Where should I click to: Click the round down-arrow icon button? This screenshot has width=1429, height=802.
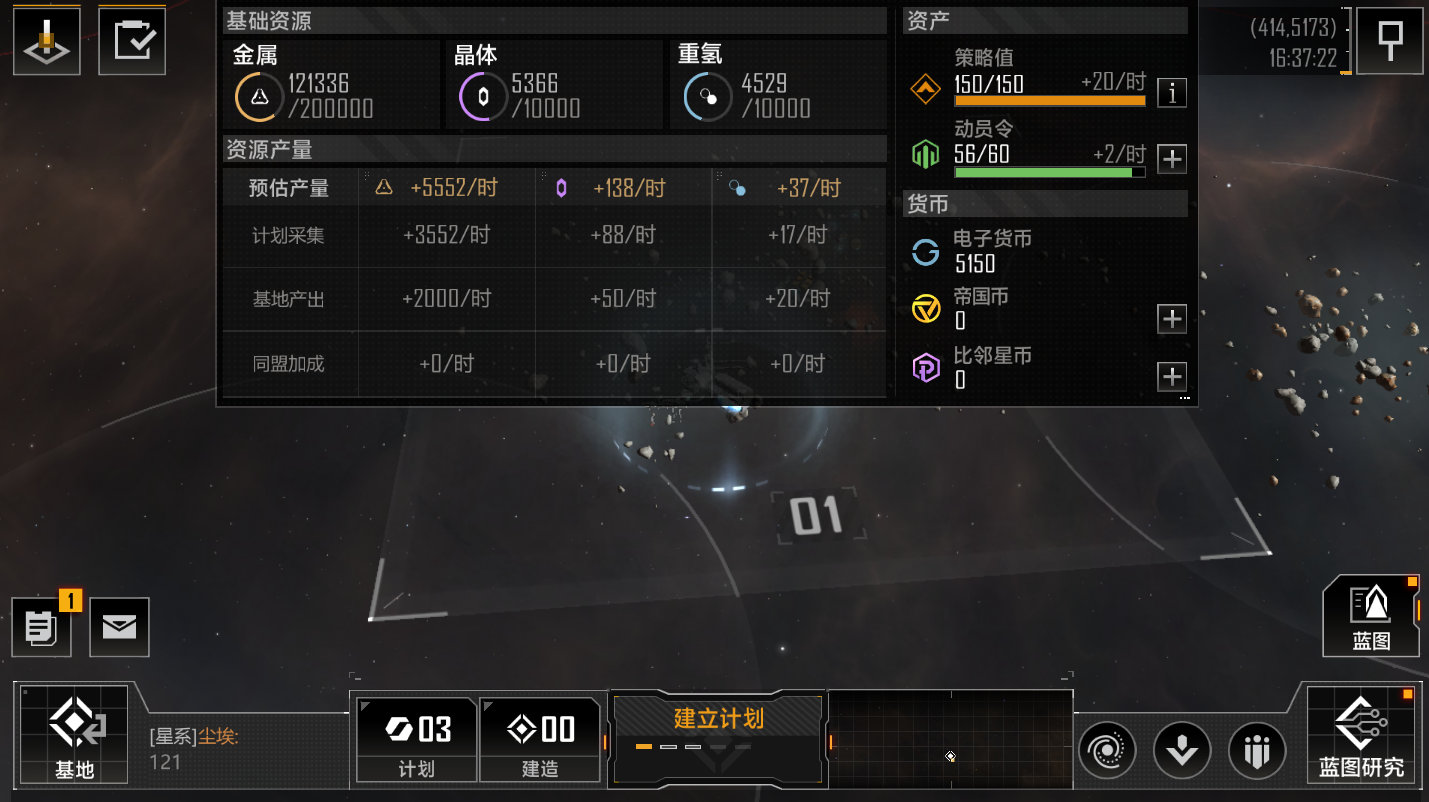pyautogui.click(x=1182, y=750)
